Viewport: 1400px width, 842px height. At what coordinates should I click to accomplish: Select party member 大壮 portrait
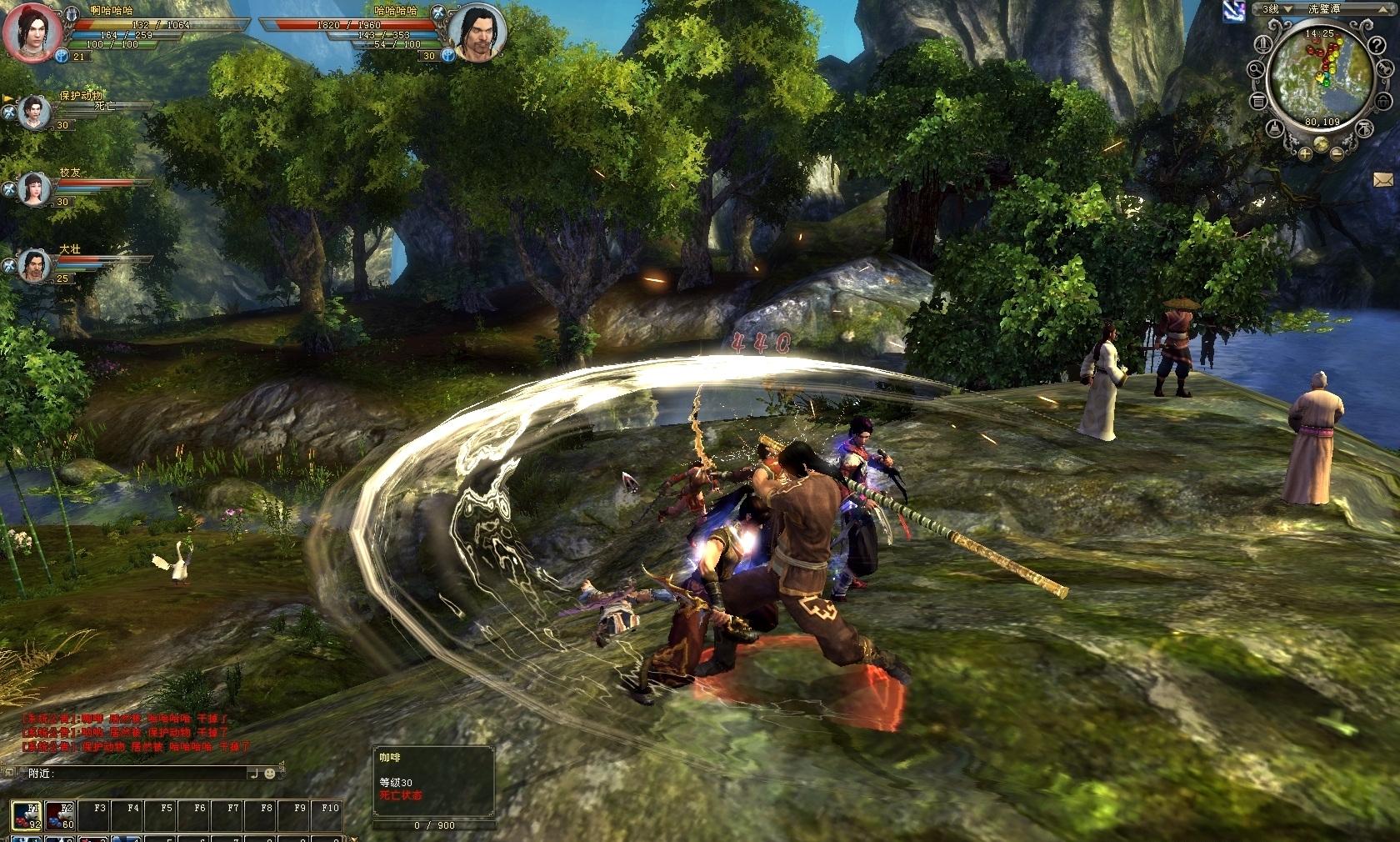tap(34, 266)
